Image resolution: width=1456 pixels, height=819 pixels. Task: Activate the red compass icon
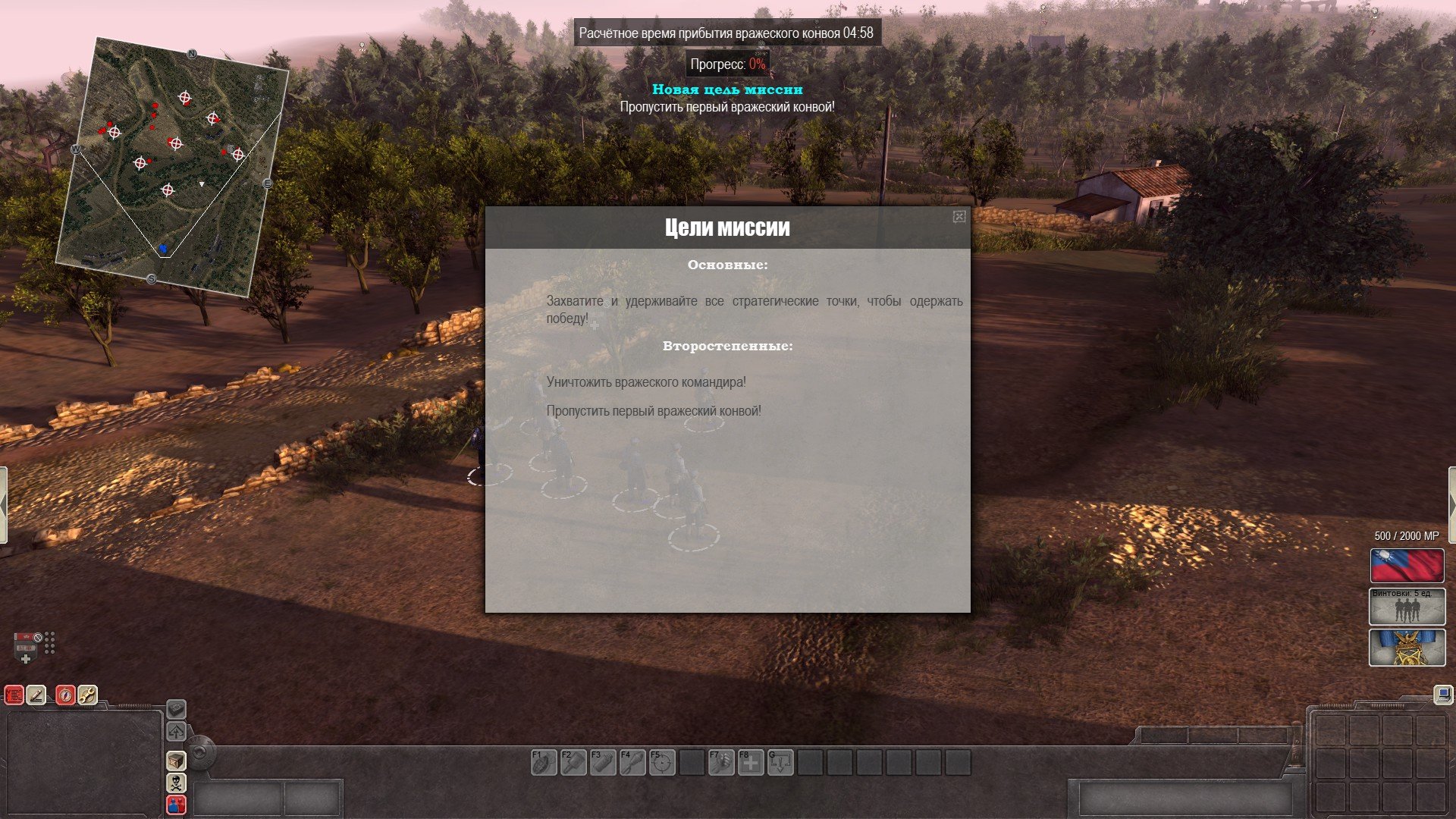coord(66,695)
